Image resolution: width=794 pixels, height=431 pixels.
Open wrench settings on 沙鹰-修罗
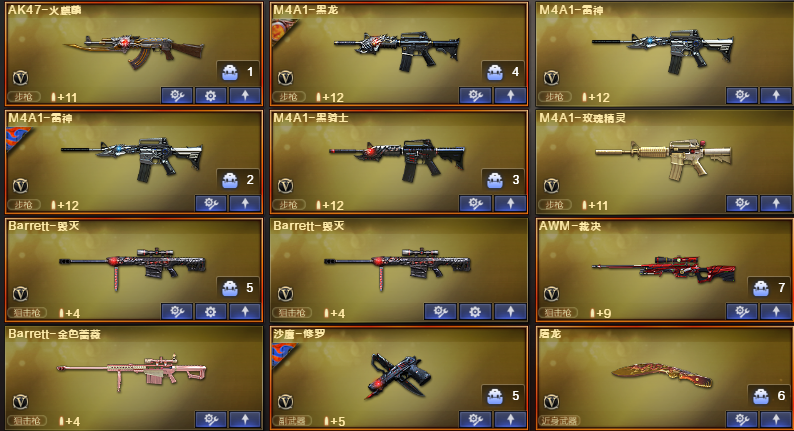click(x=475, y=420)
